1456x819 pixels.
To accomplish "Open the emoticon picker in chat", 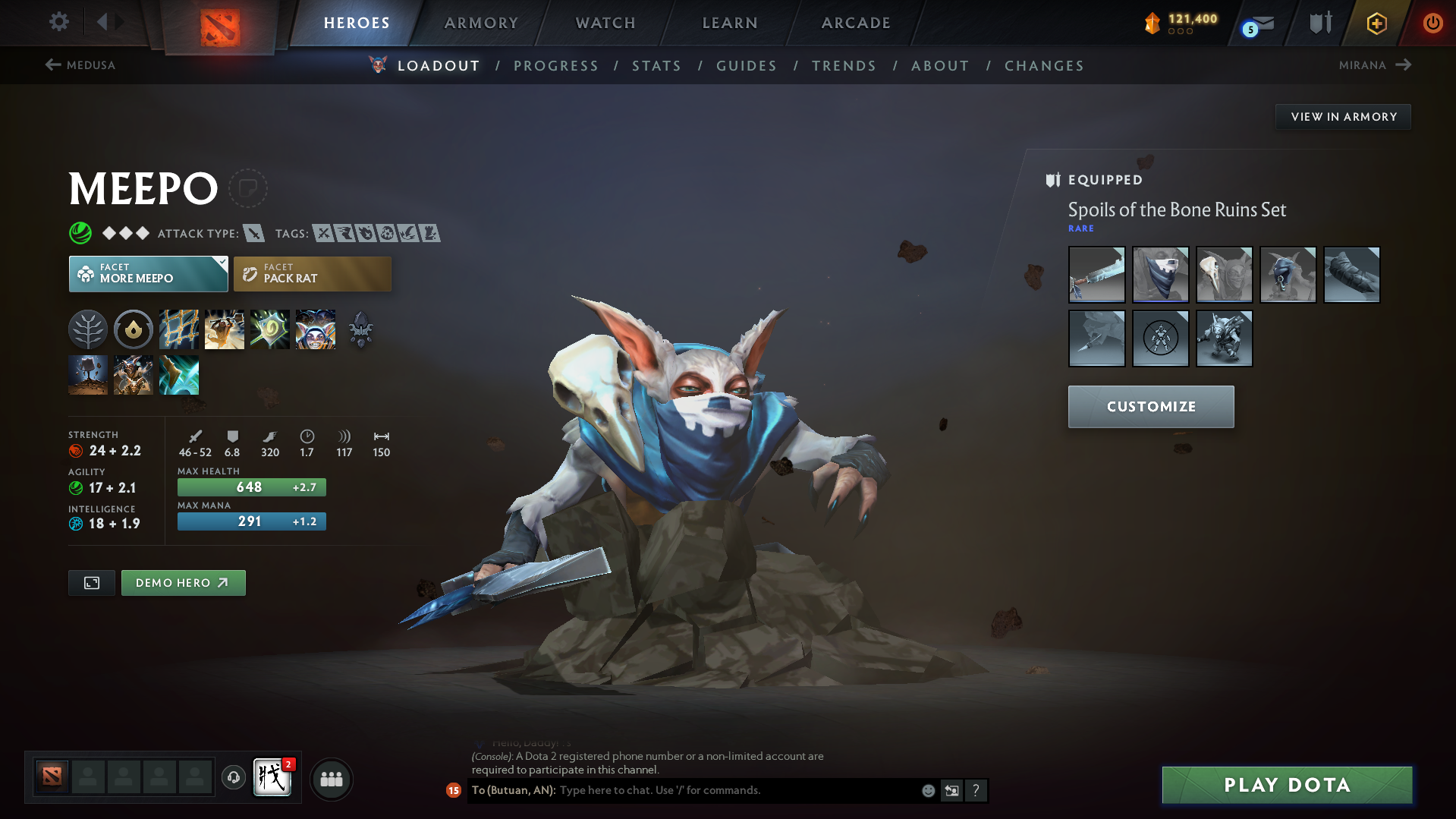I will click(927, 790).
